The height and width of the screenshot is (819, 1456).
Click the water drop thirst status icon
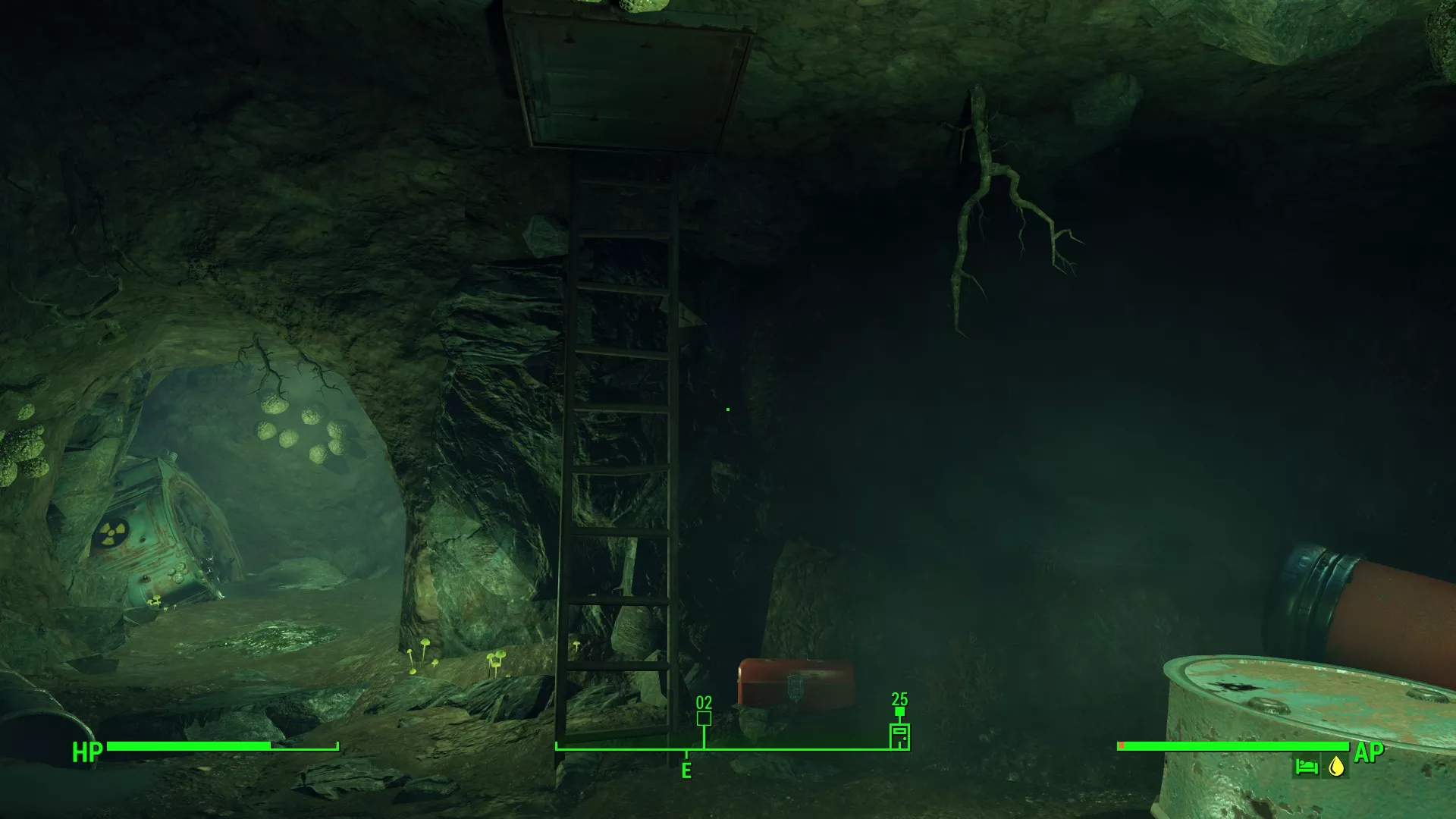click(1336, 767)
